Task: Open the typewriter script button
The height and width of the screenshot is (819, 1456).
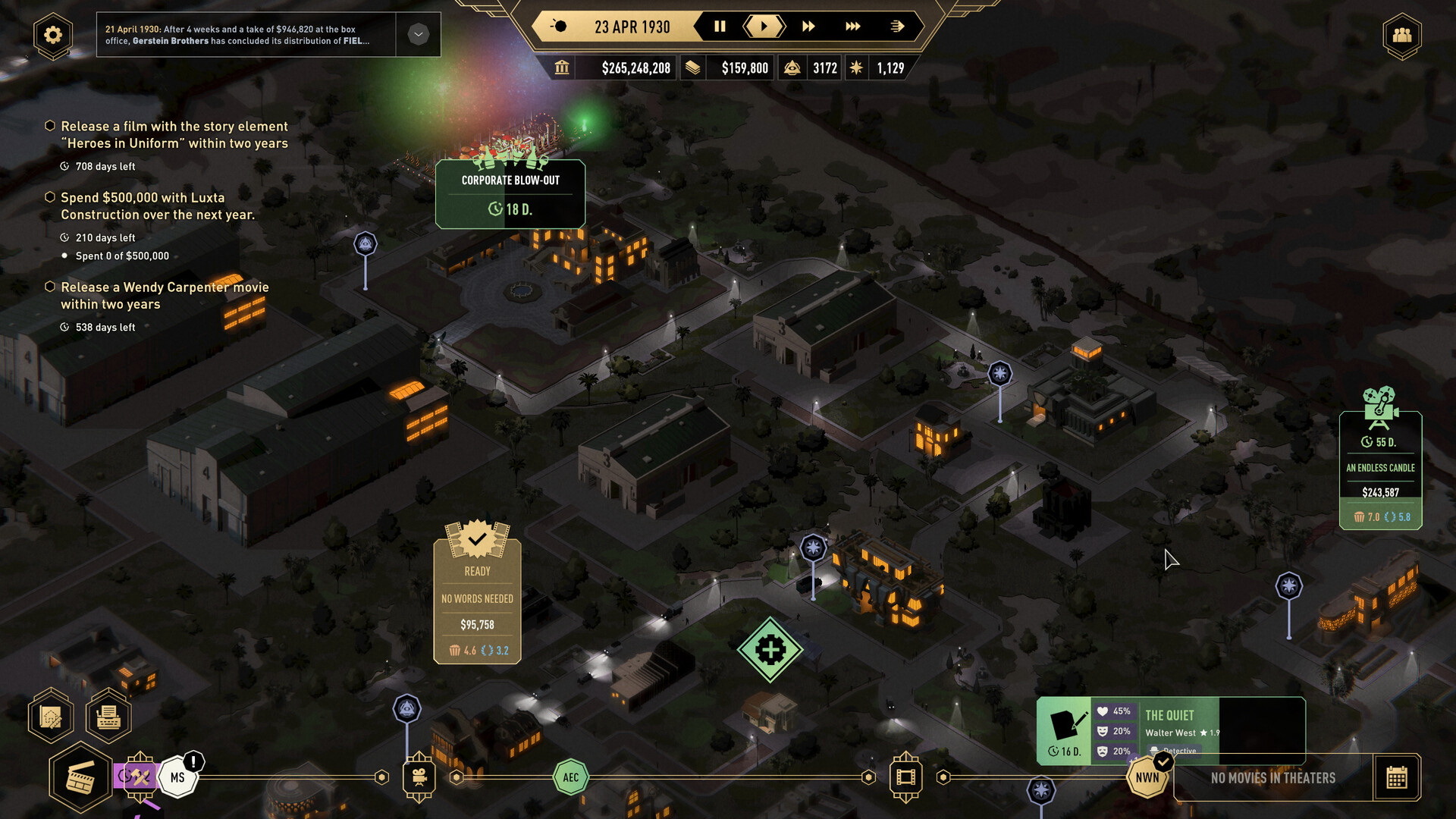Action: click(108, 716)
